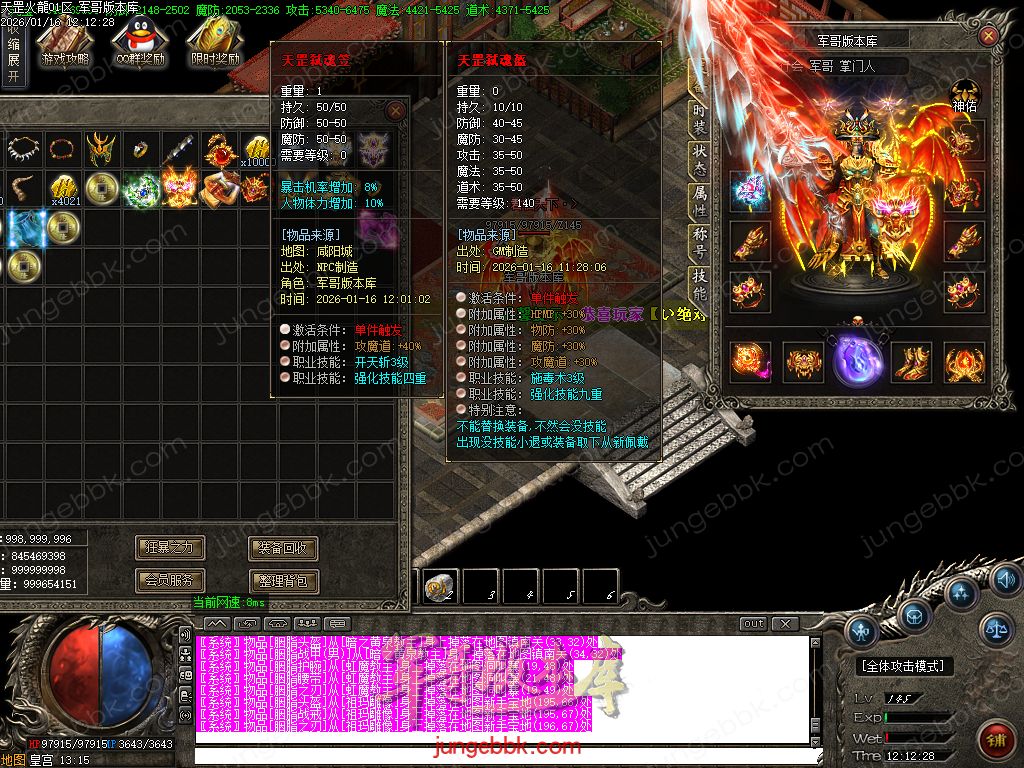Viewport: 1024px width, 768px height.
Task: Select the white tooth necklace in bag
Action: click(22, 150)
